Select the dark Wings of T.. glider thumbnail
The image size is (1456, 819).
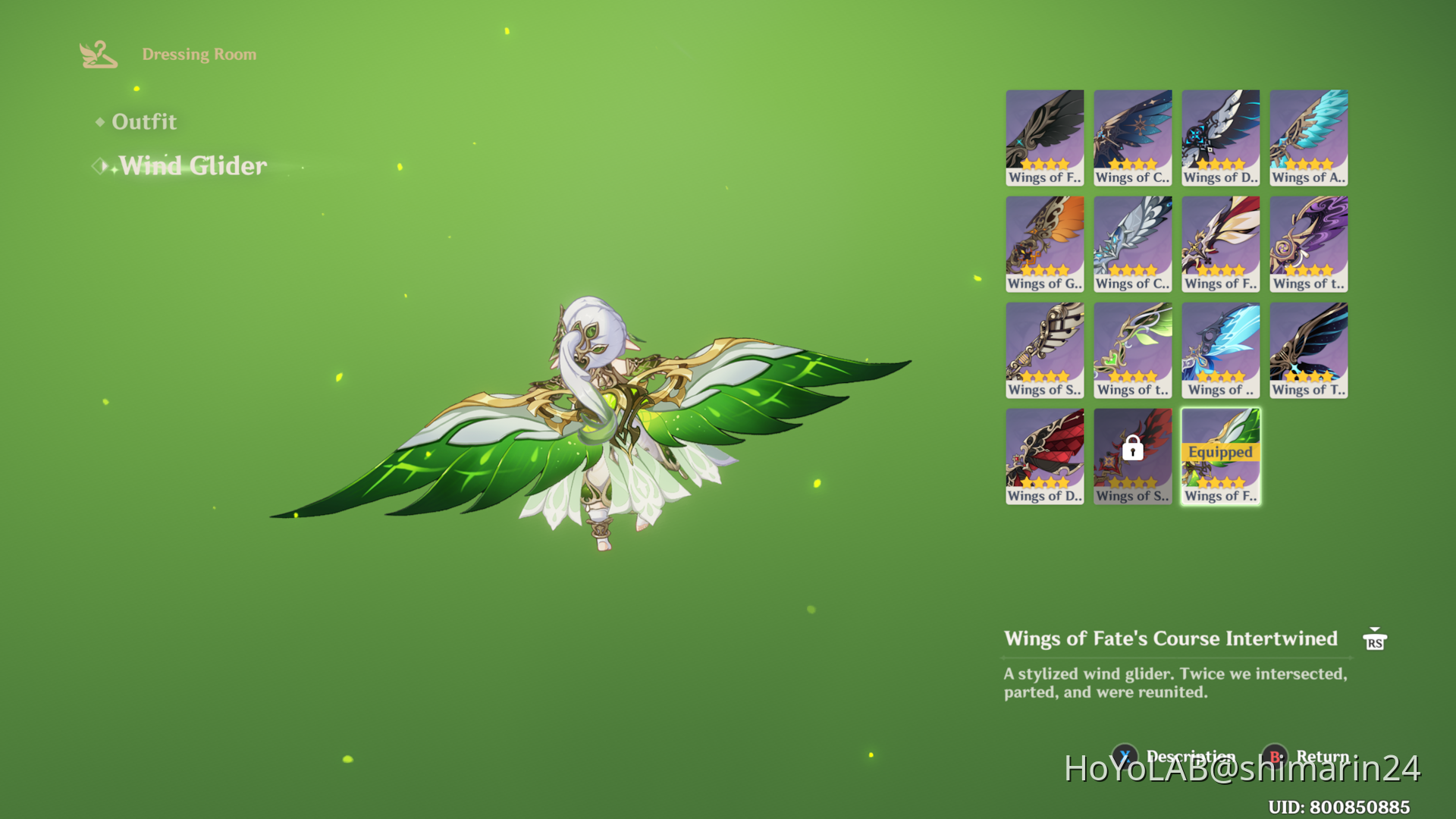1308,349
